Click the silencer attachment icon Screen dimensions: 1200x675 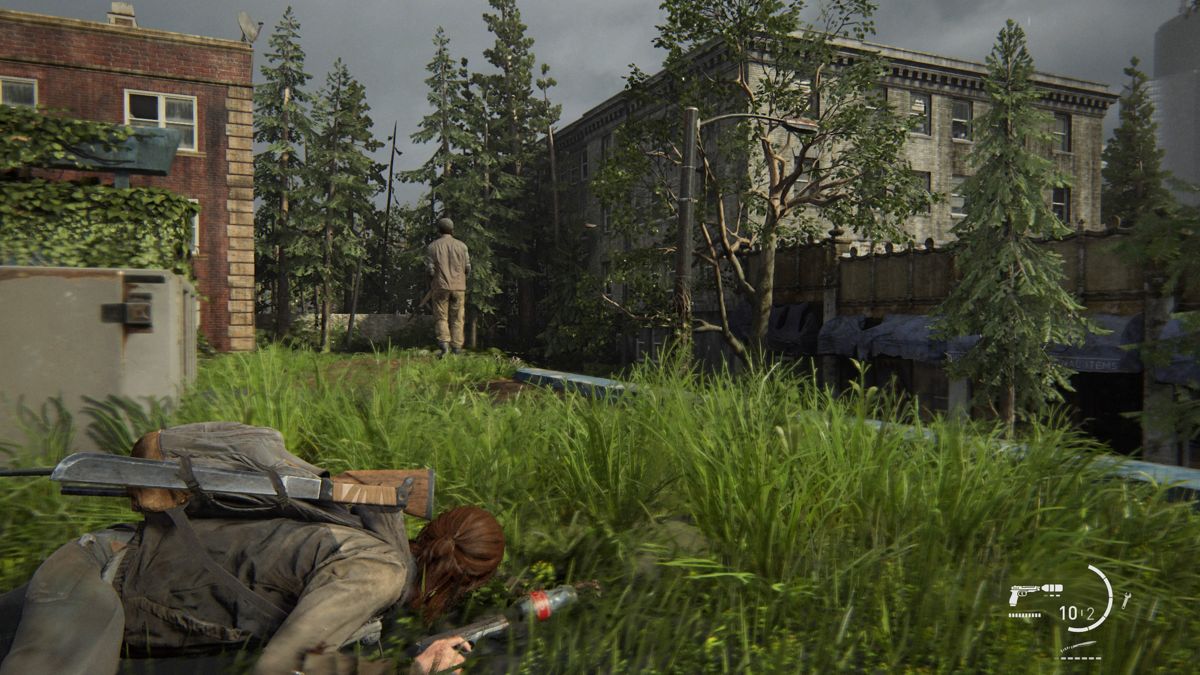[x=1050, y=589]
